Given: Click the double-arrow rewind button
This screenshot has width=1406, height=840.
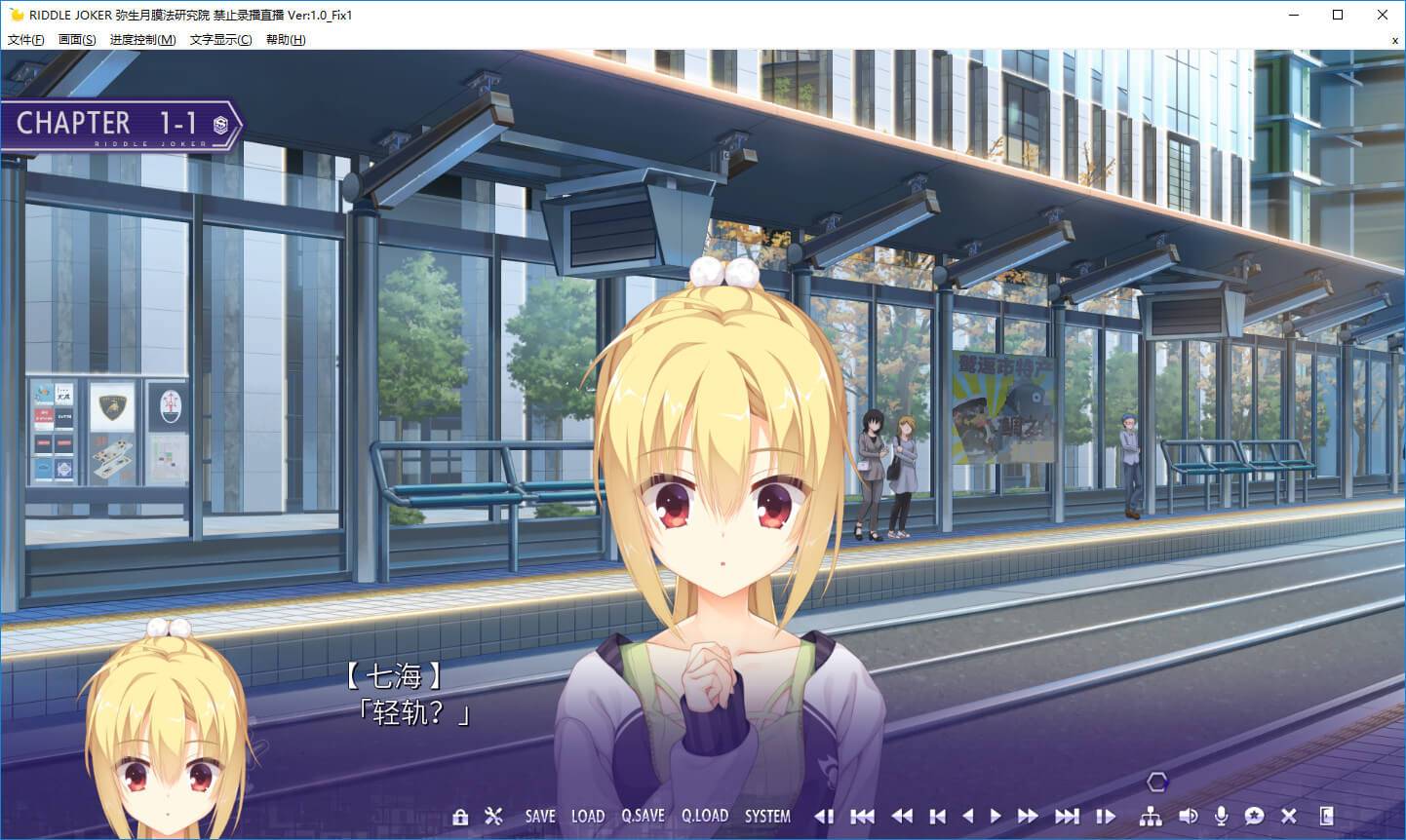Looking at the screenshot, I should (x=903, y=817).
